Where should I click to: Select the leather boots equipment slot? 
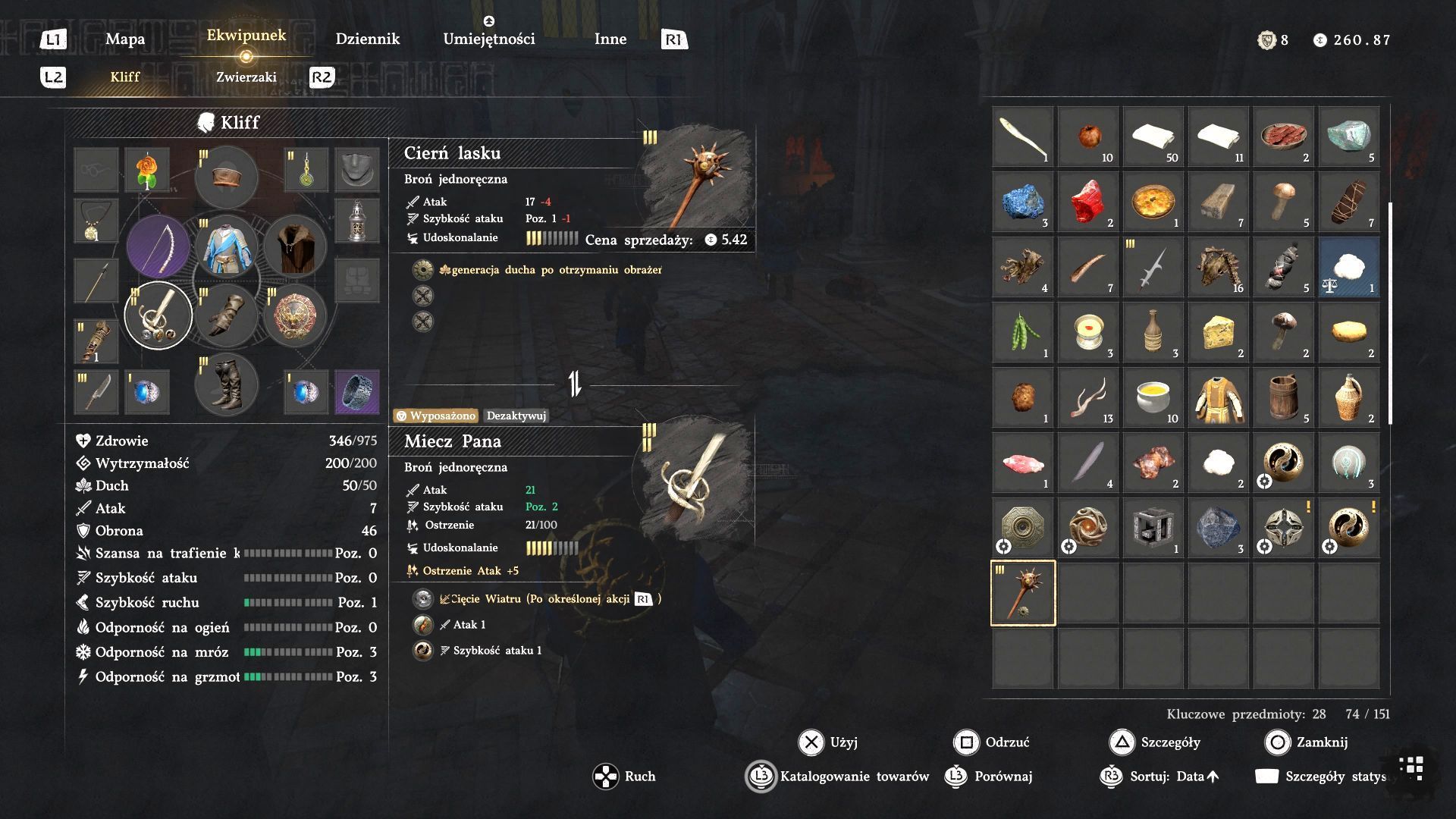[x=226, y=385]
